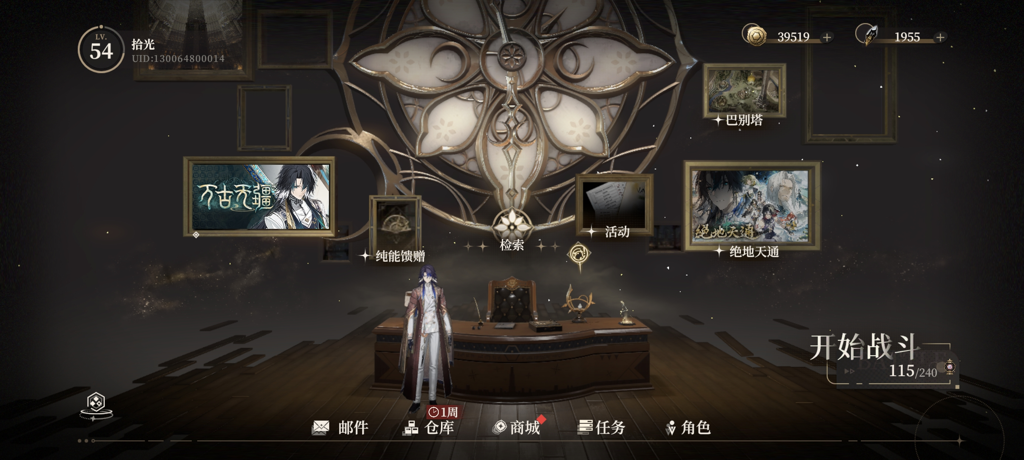This screenshot has height=460, width=1024.
Task: Open the 商城 shop menu
Action: [x=516, y=428]
